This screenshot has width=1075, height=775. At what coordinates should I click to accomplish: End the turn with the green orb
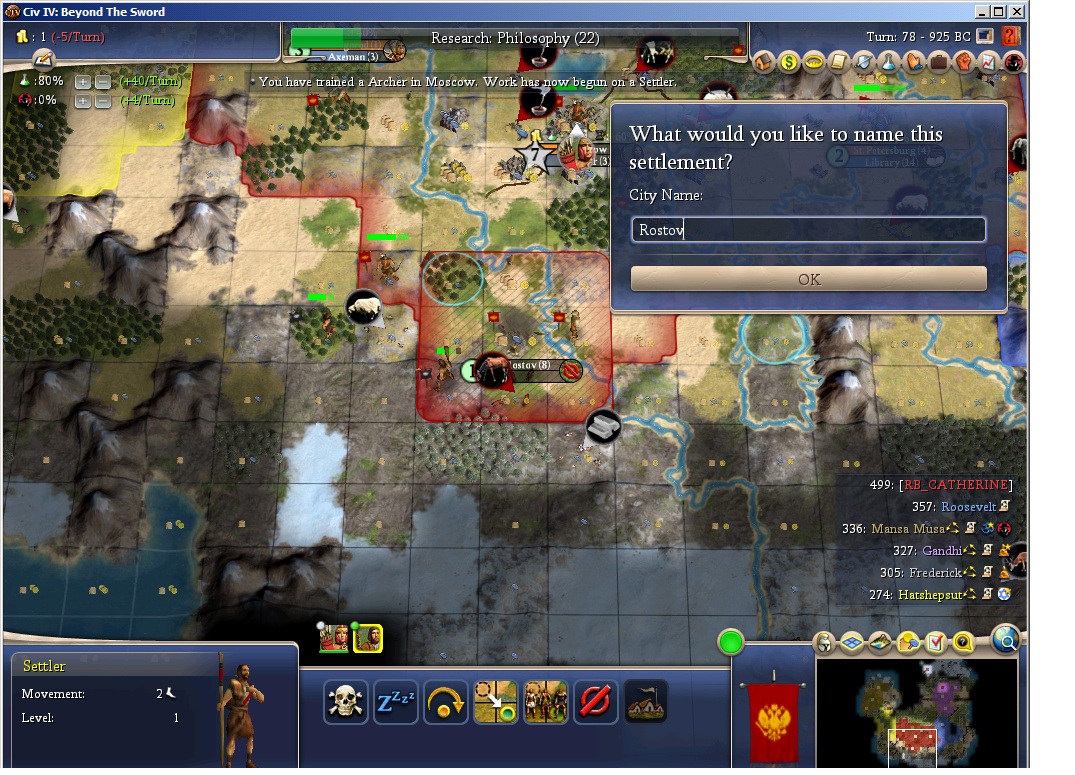732,642
